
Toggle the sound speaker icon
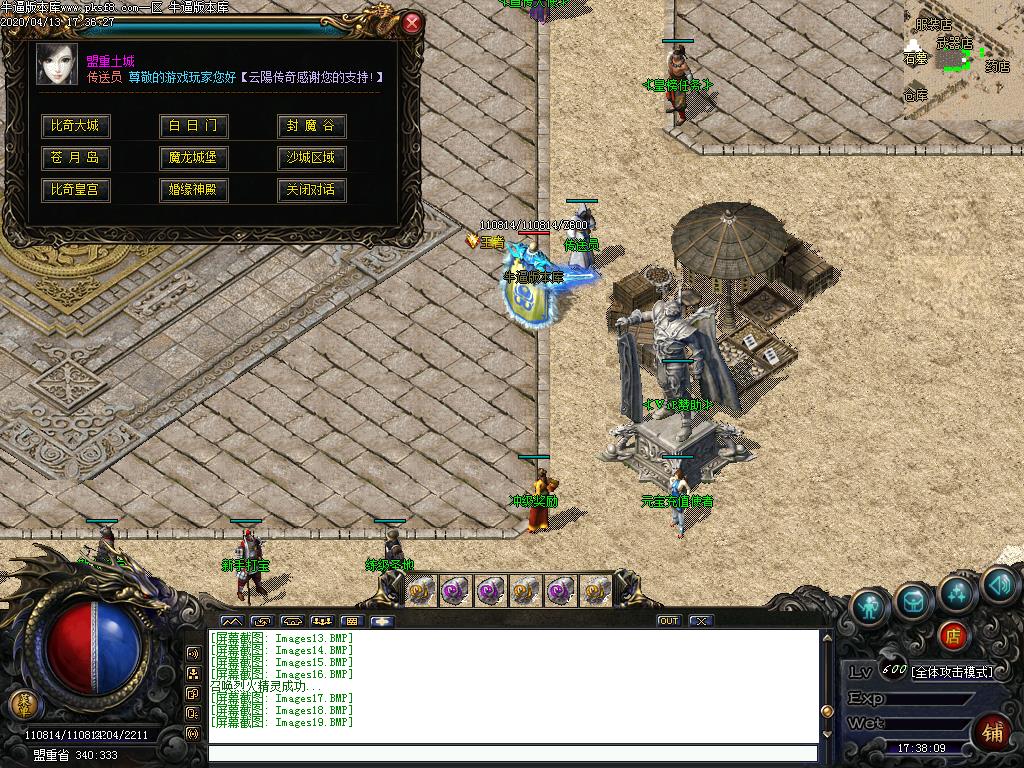pyautogui.click(x=998, y=585)
